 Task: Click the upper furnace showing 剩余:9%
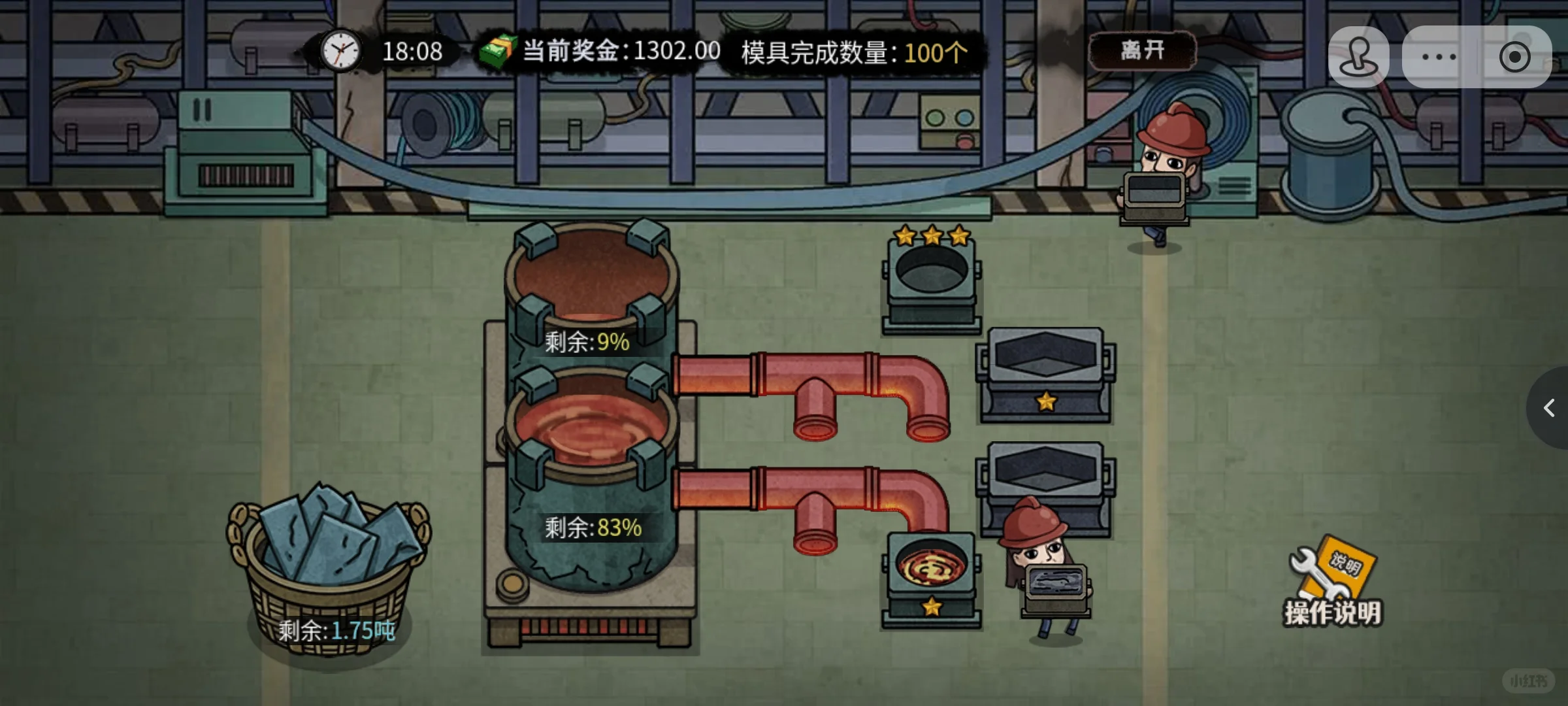coord(588,294)
